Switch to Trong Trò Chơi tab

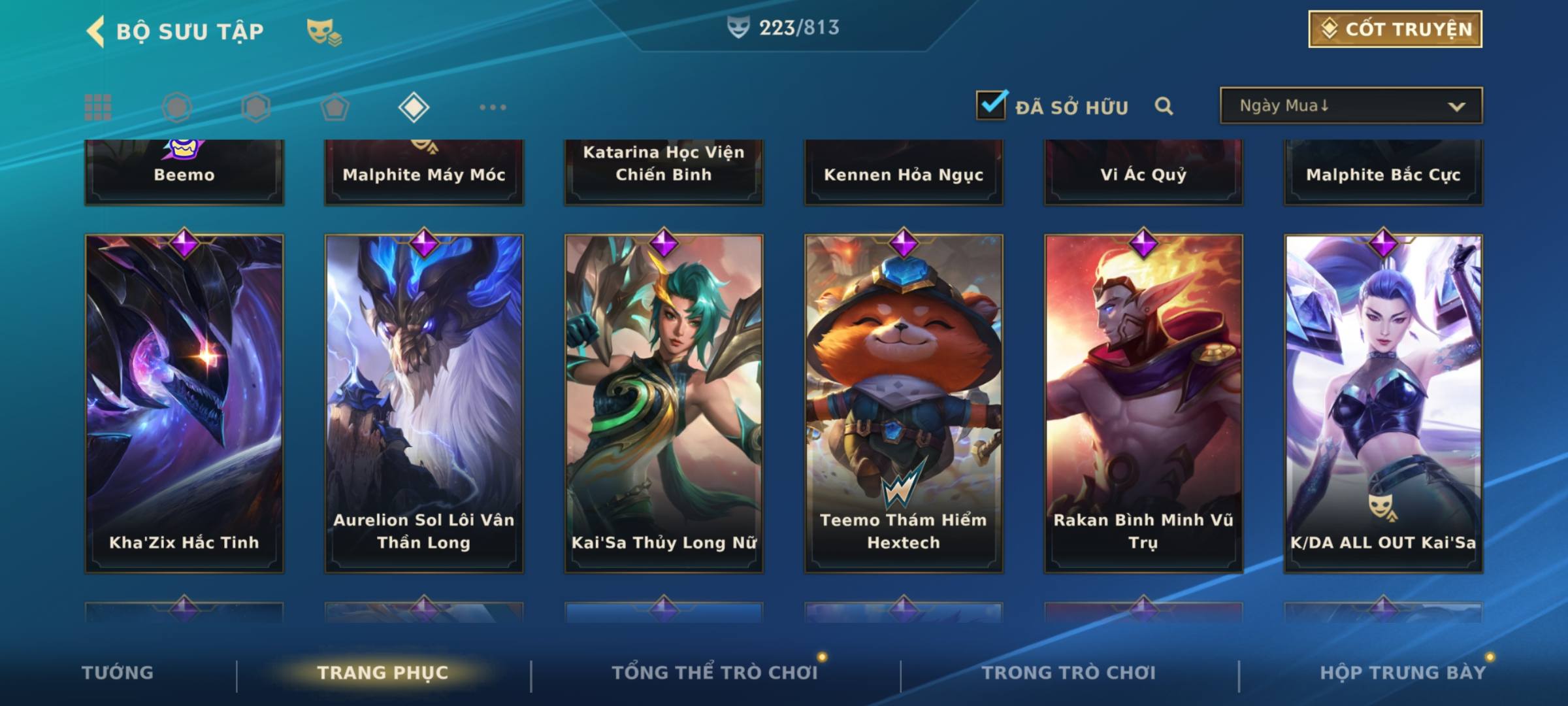click(1069, 673)
